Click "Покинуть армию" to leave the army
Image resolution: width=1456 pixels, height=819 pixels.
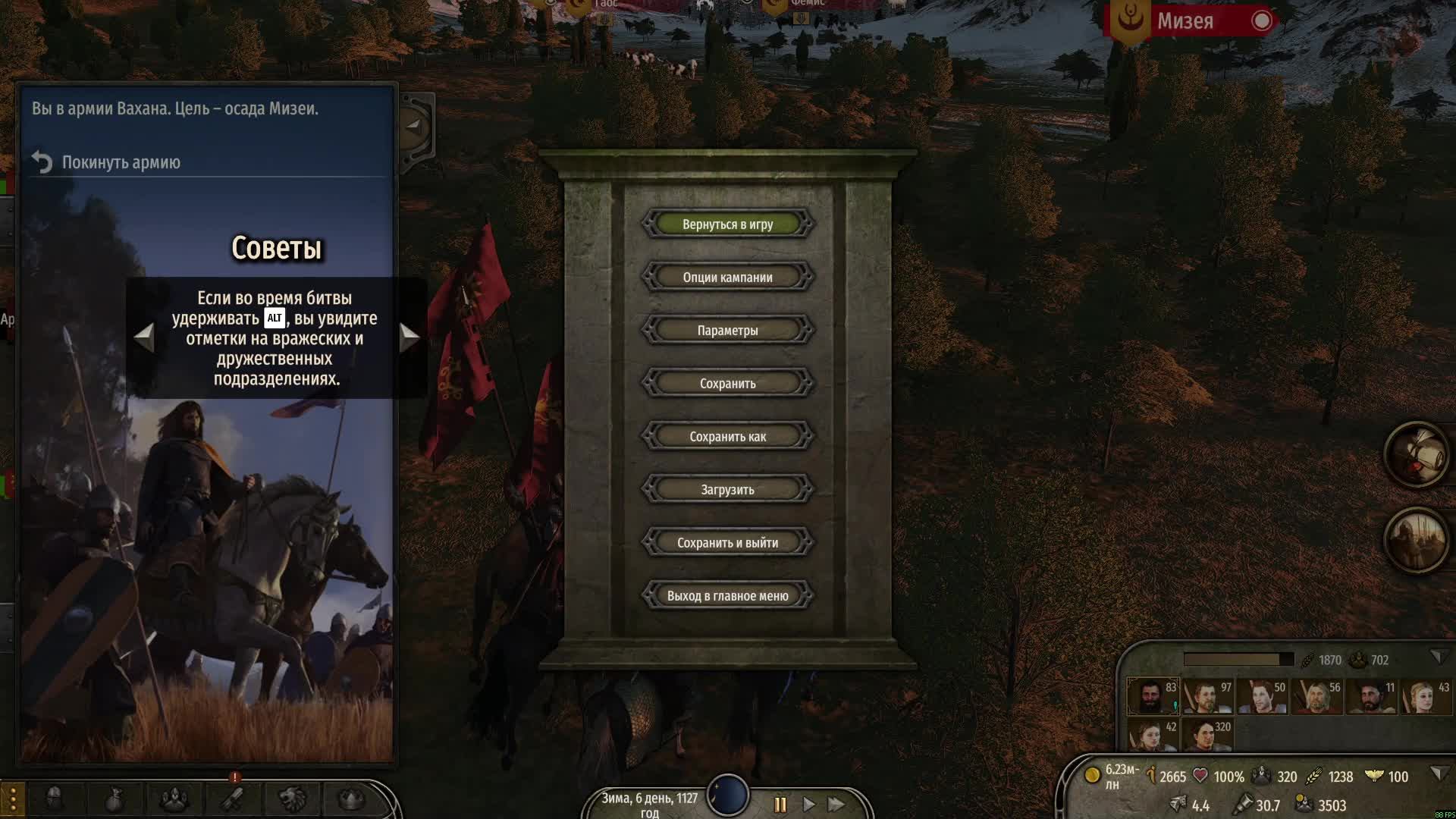(121, 162)
